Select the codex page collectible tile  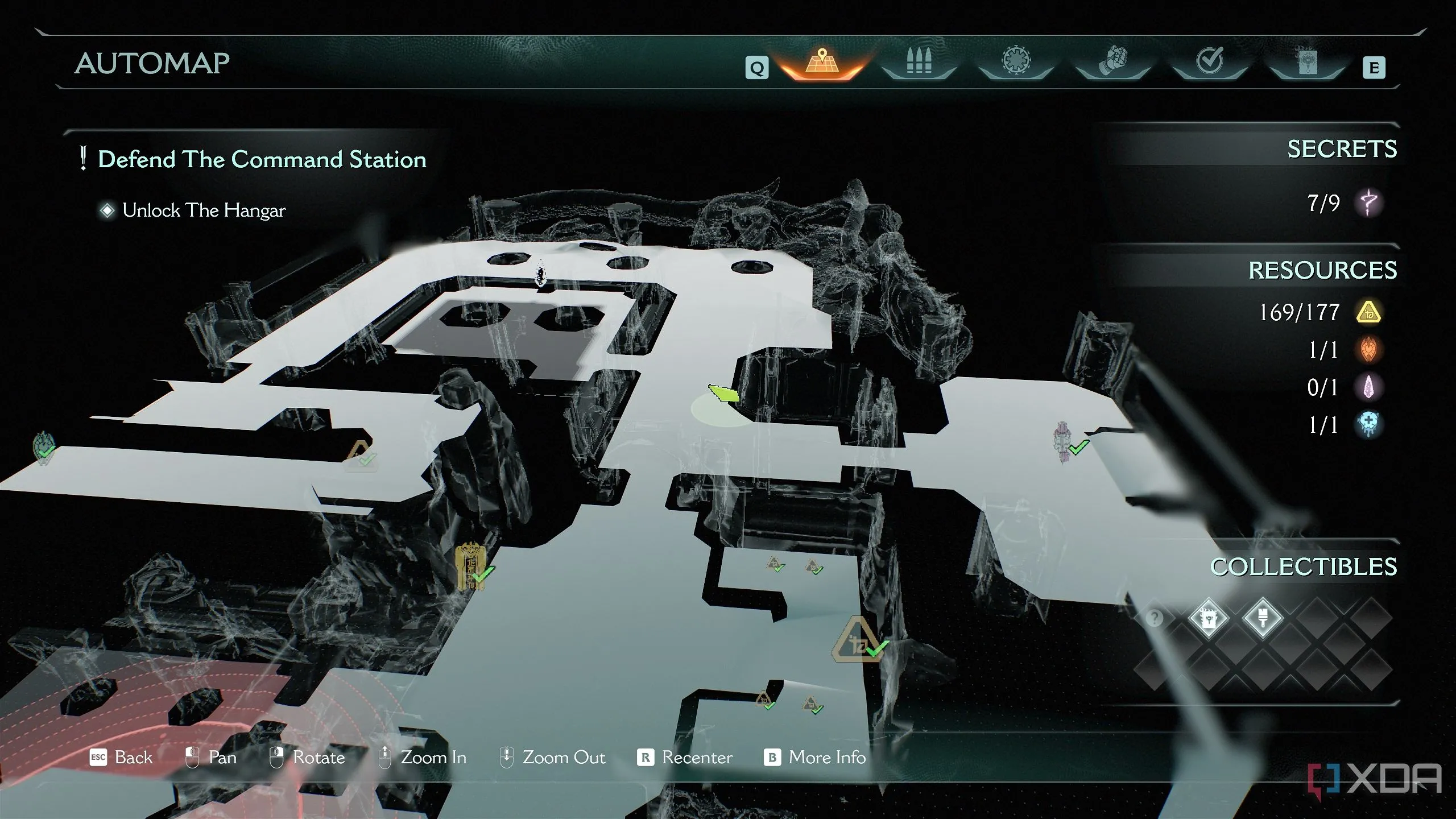tap(1208, 618)
